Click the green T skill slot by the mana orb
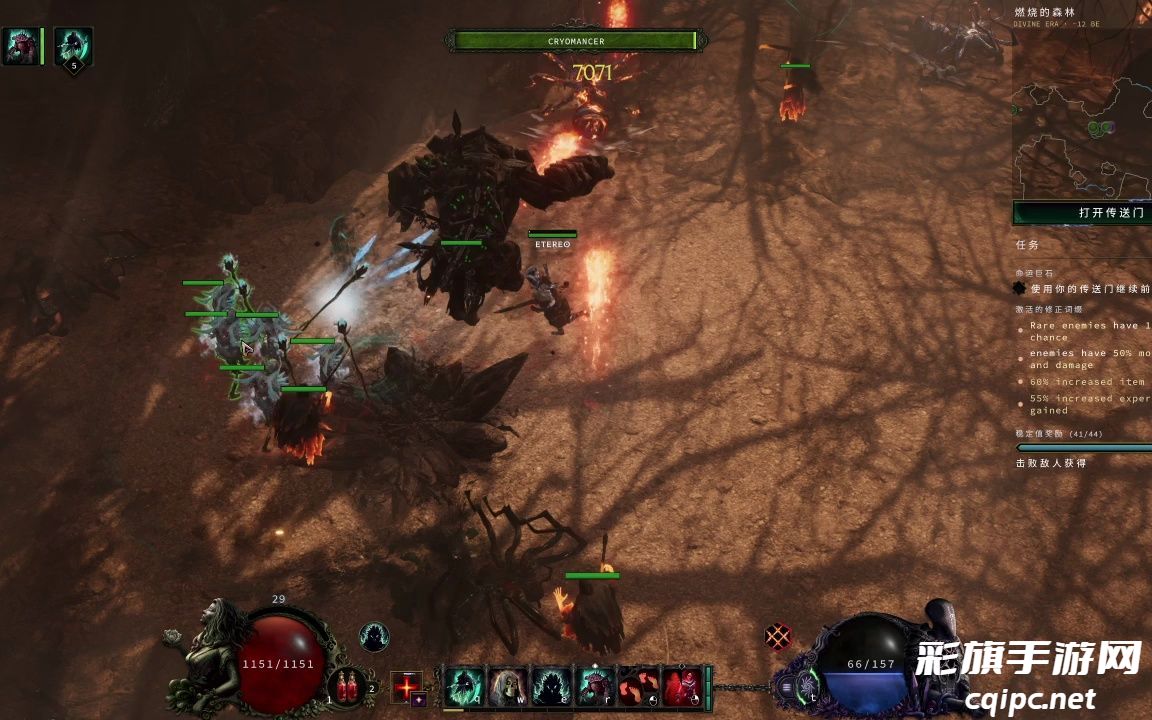Viewport: 1152px width, 720px height. click(808, 686)
